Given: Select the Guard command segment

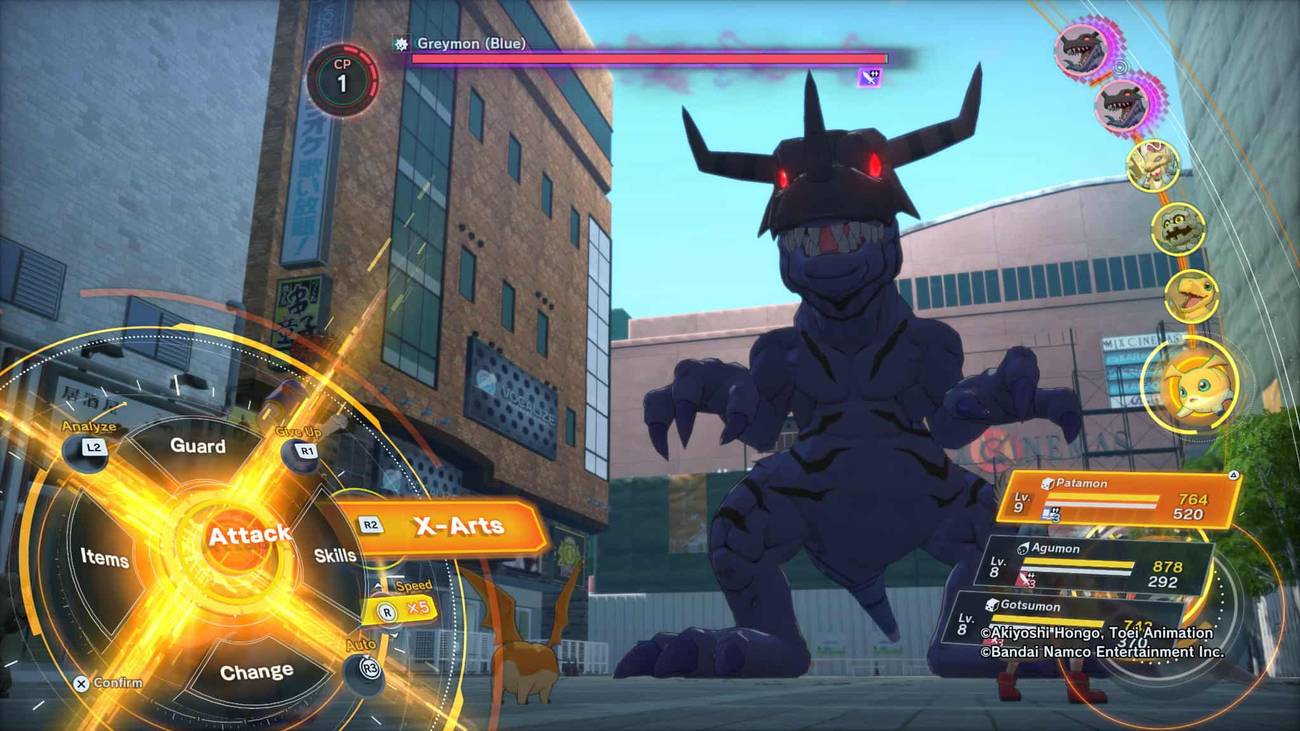Looking at the screenshot, I should click(199, 446).
